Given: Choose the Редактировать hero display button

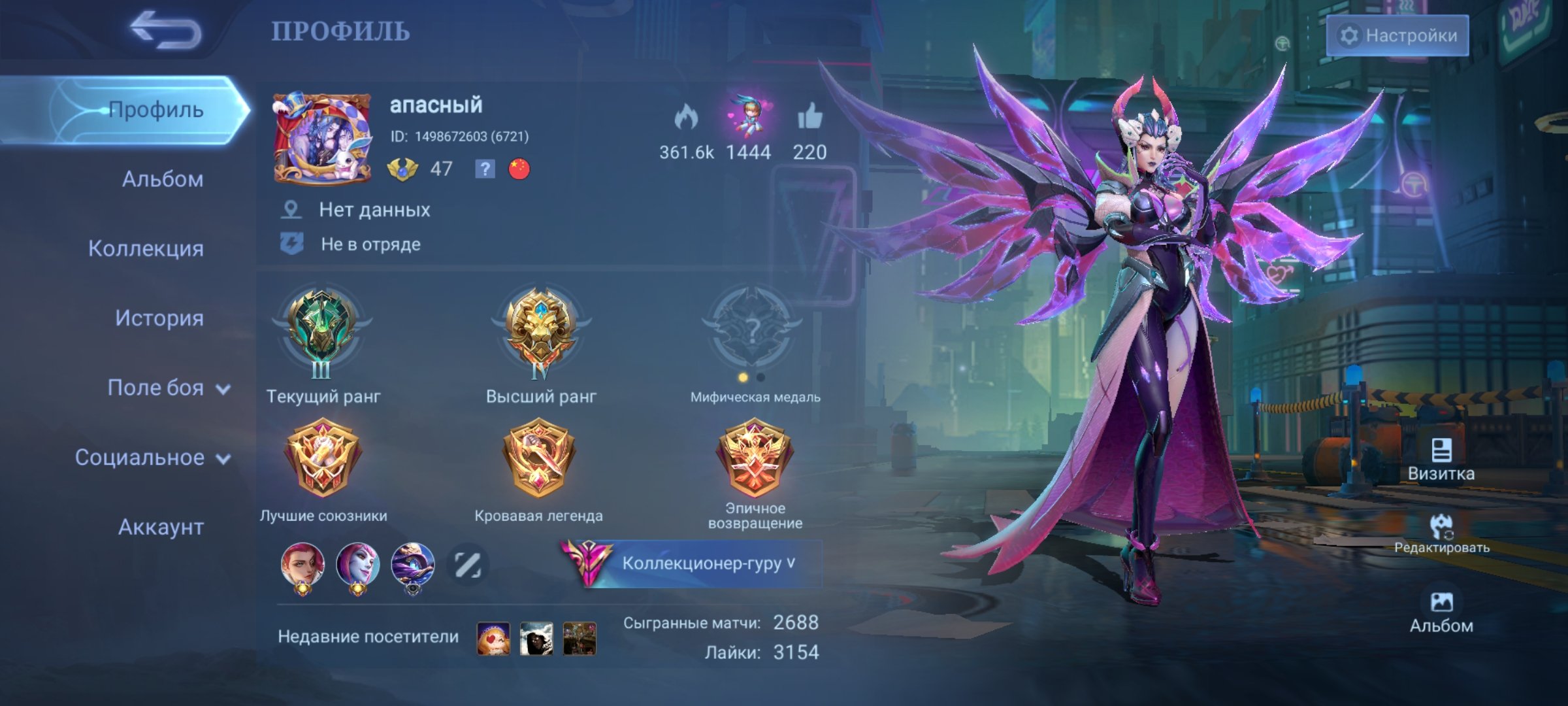Looking at the screenshot, I should coord(1441,534).
